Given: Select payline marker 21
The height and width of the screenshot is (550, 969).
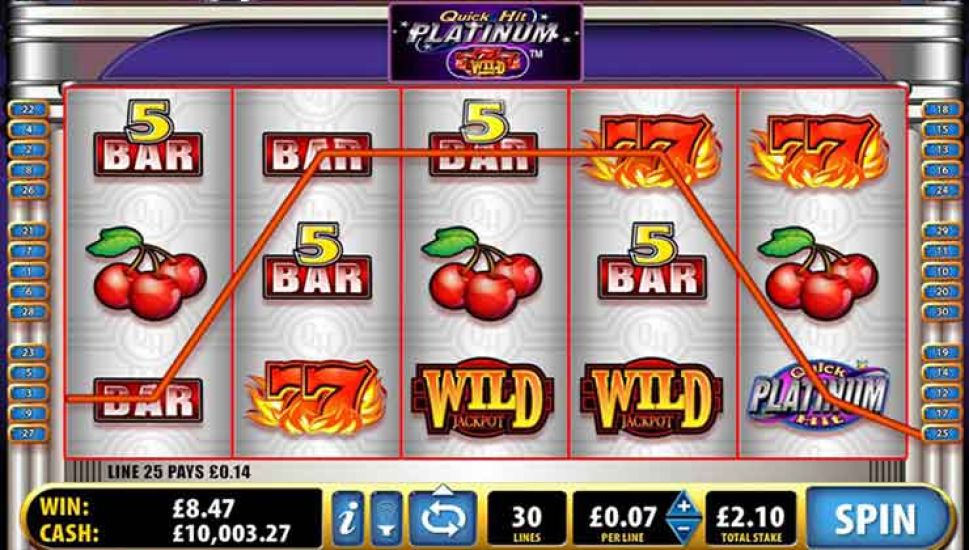Looking at the screenshot, I should [27, 230].
